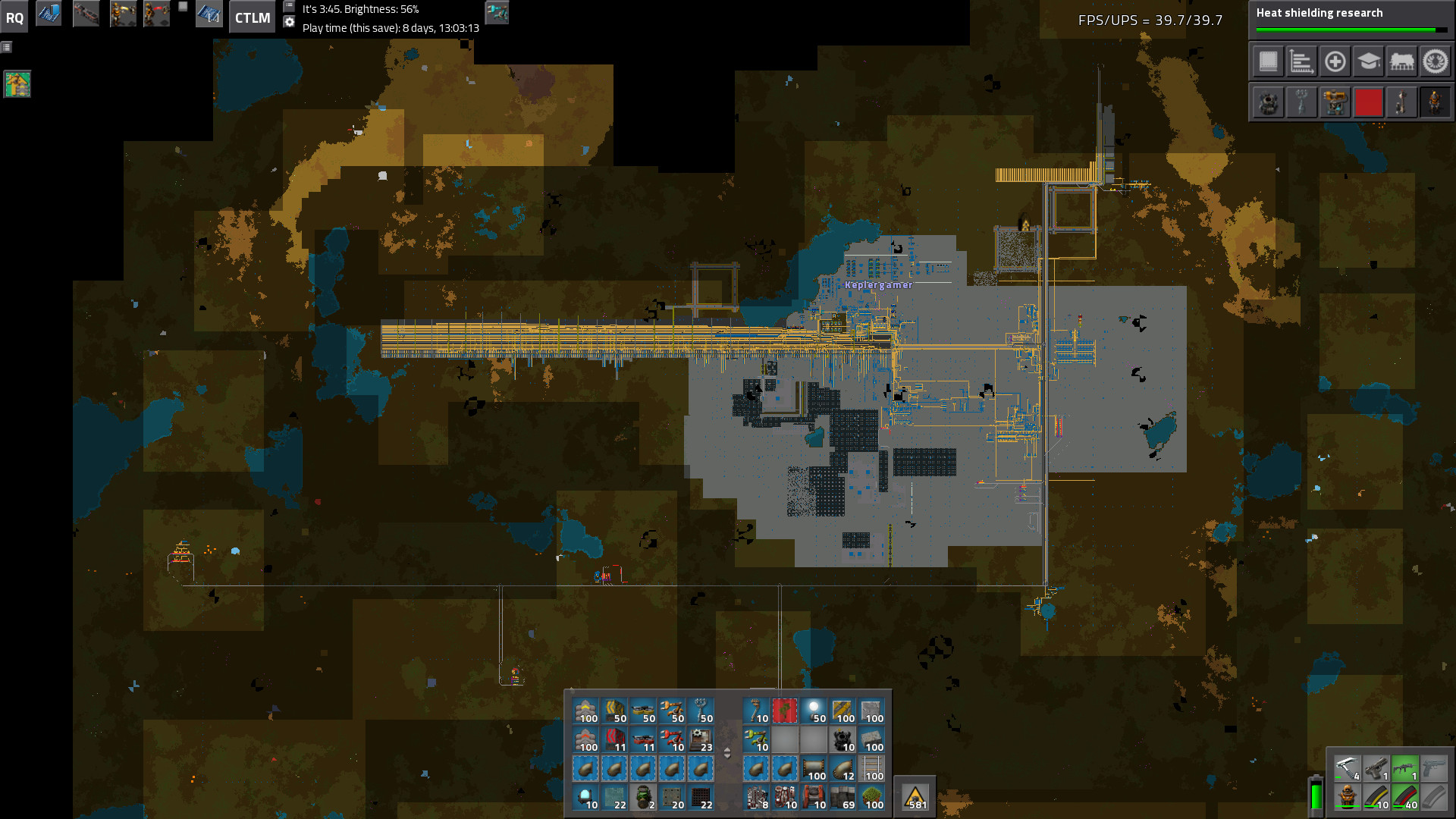
Task: Open the technology tree graduation cap button
Action: pos(1368,61)
